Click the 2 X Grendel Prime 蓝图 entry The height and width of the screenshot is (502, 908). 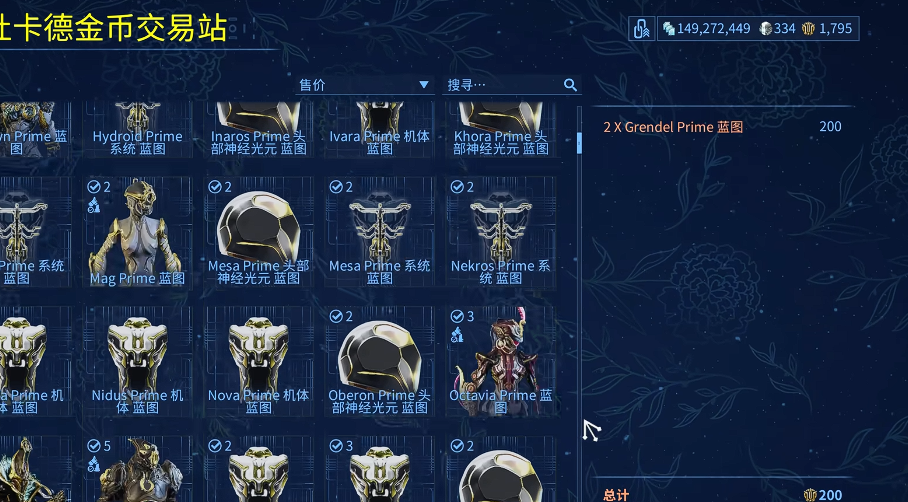pyautogui.click(x=673, y=127)
